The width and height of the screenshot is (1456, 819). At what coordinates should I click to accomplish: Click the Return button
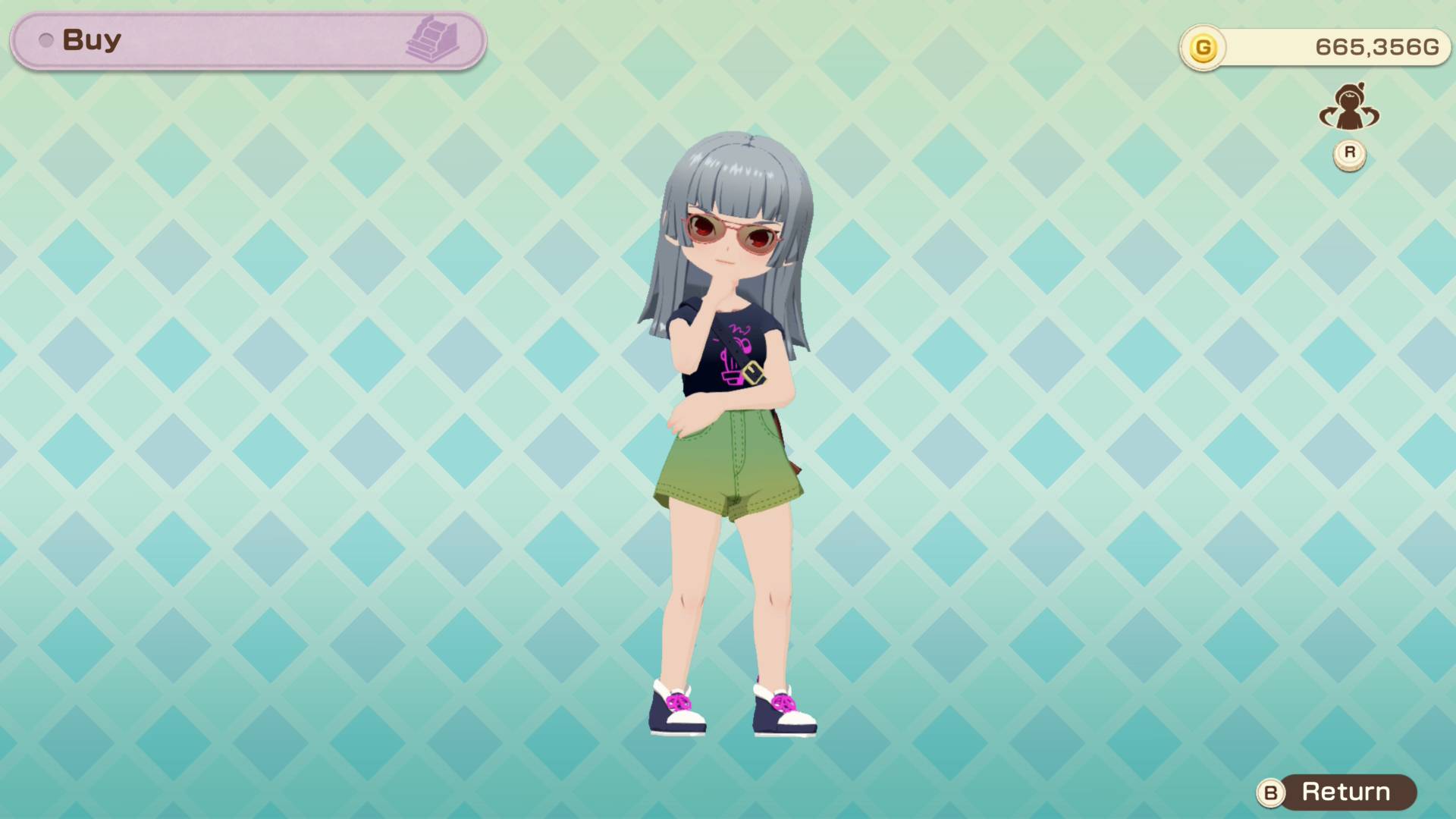click(x=1337, y=792)
